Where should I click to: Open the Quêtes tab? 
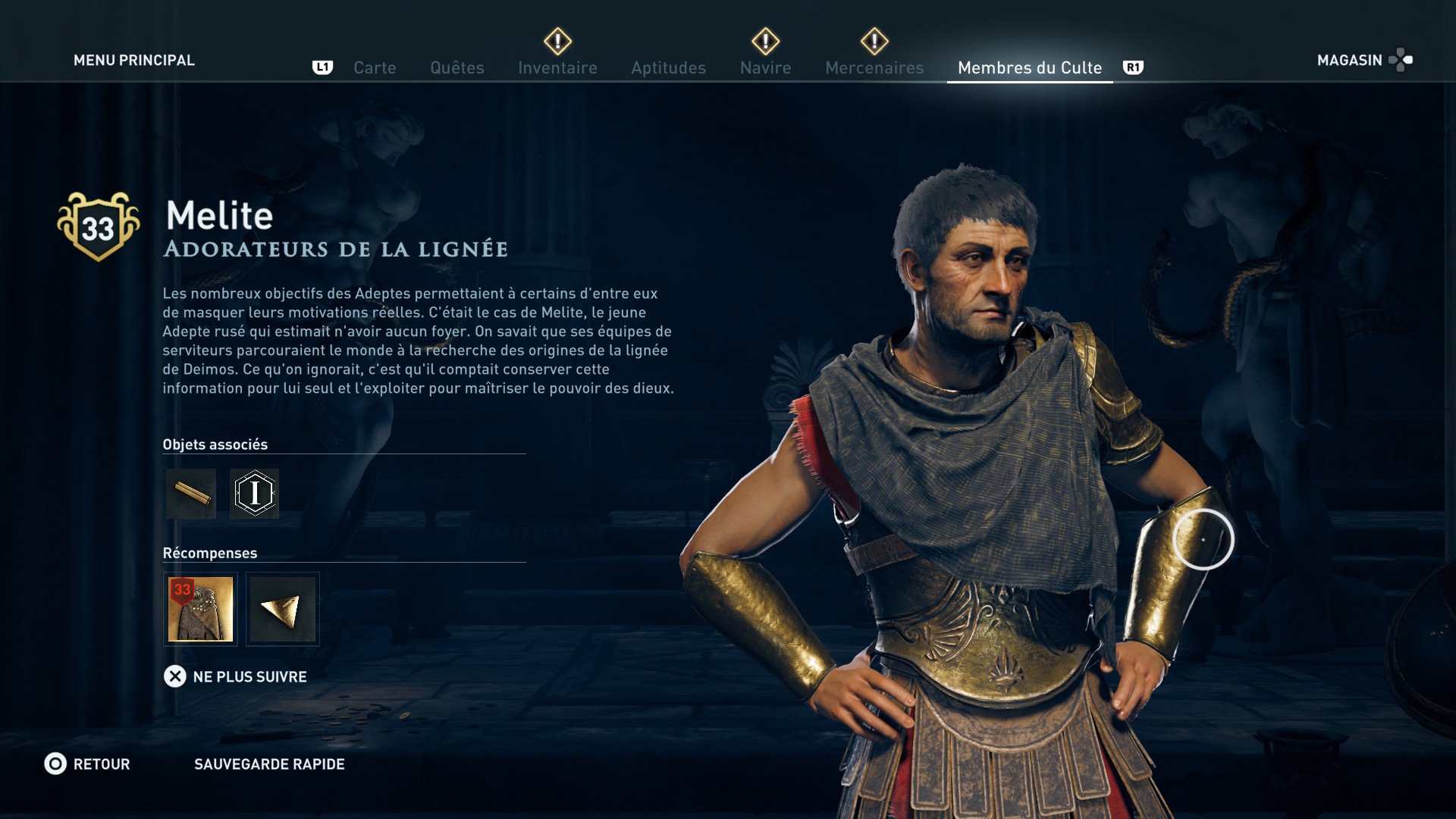457,67
